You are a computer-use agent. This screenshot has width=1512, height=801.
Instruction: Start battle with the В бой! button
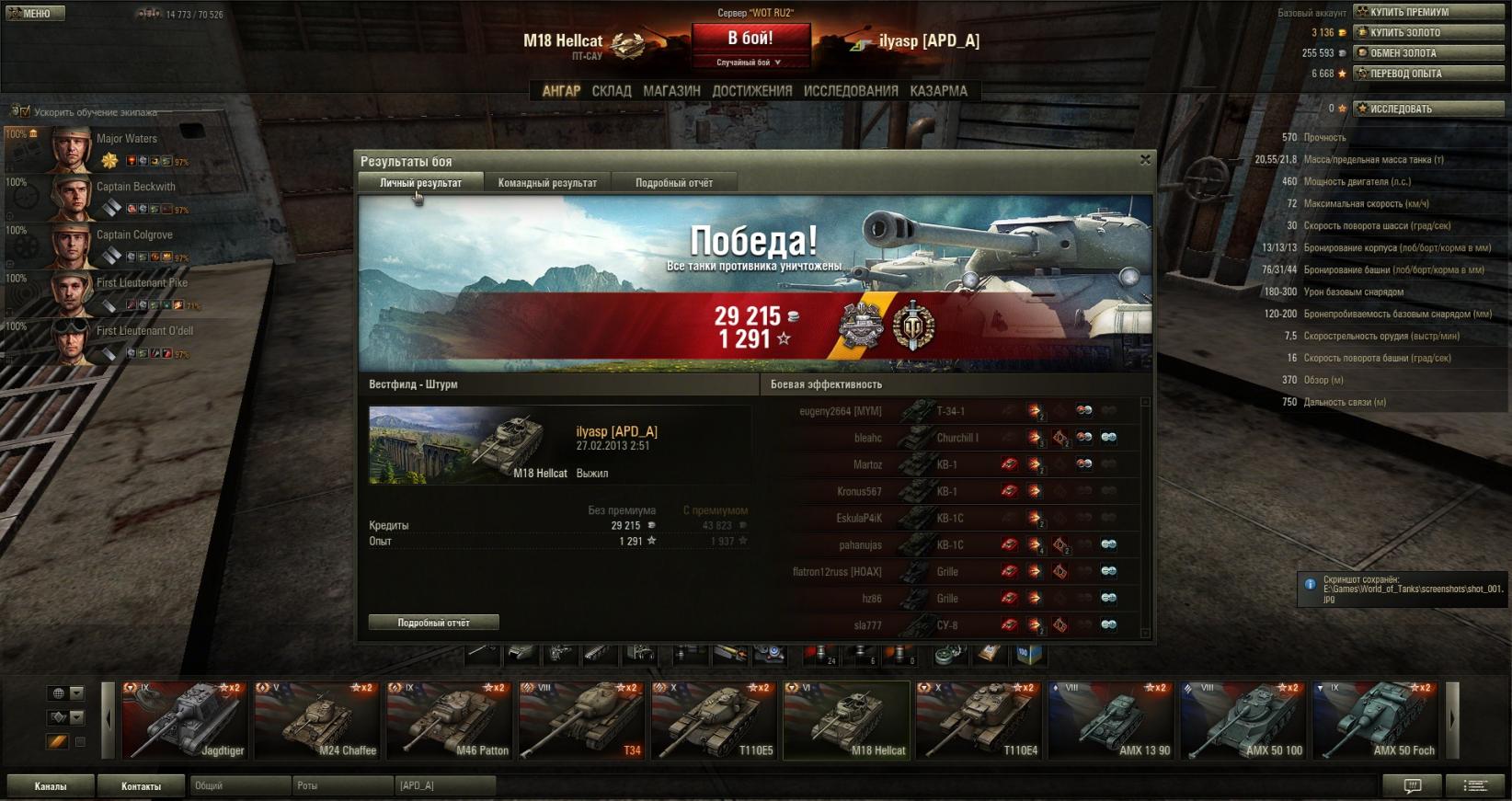point(750,39)
